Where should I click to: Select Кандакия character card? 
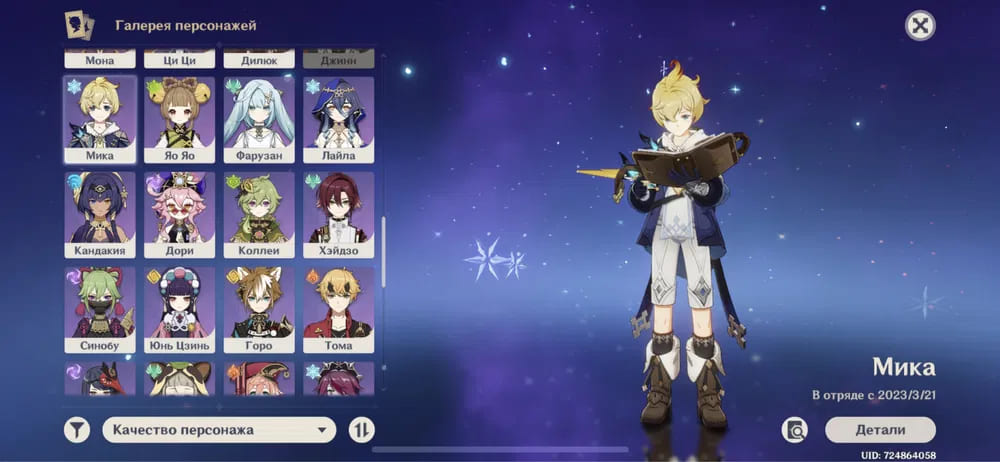coord(100,215)
